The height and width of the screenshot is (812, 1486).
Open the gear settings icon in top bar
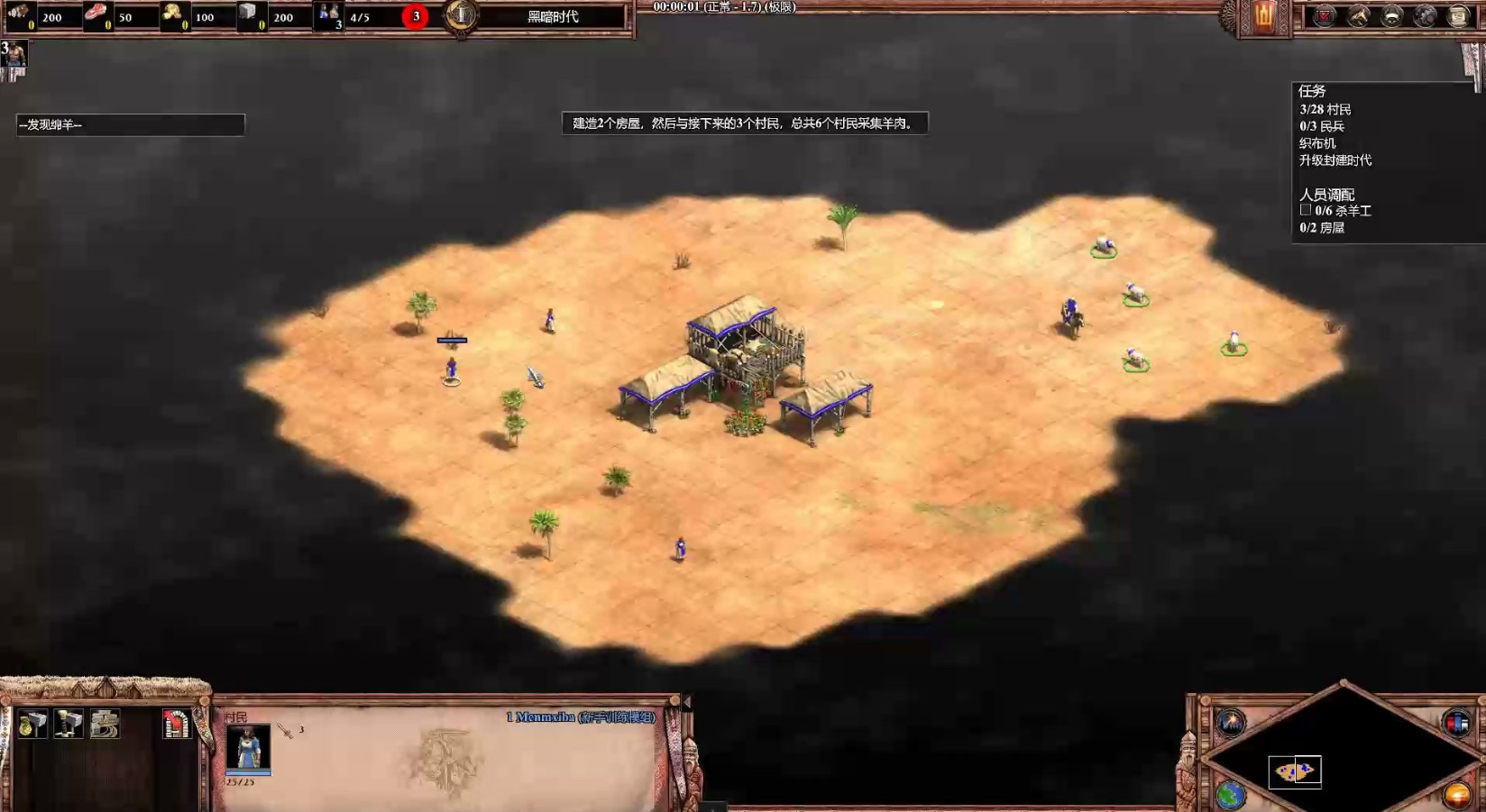click(1426, 16)
